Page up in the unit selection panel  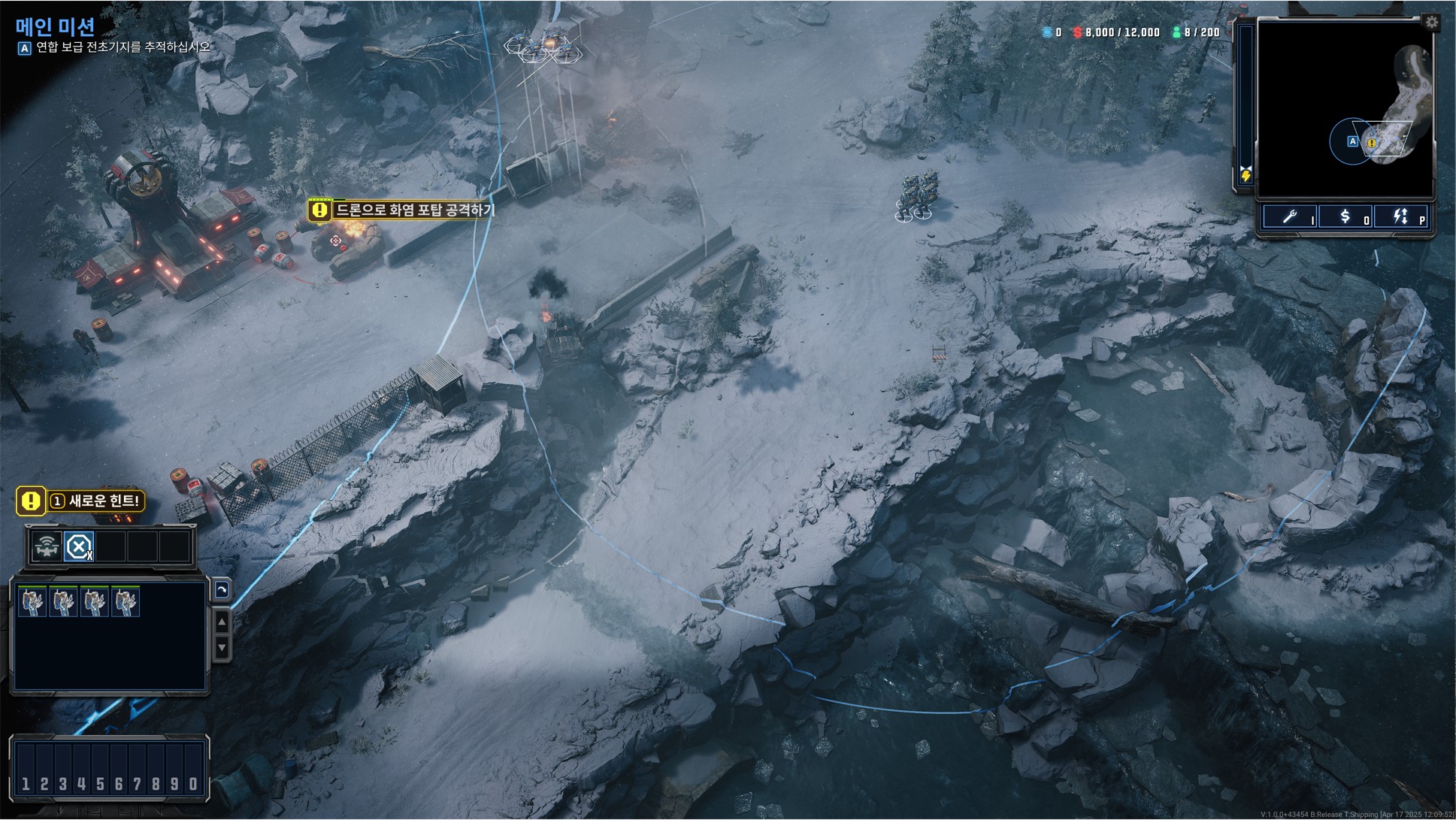(222, 622)
